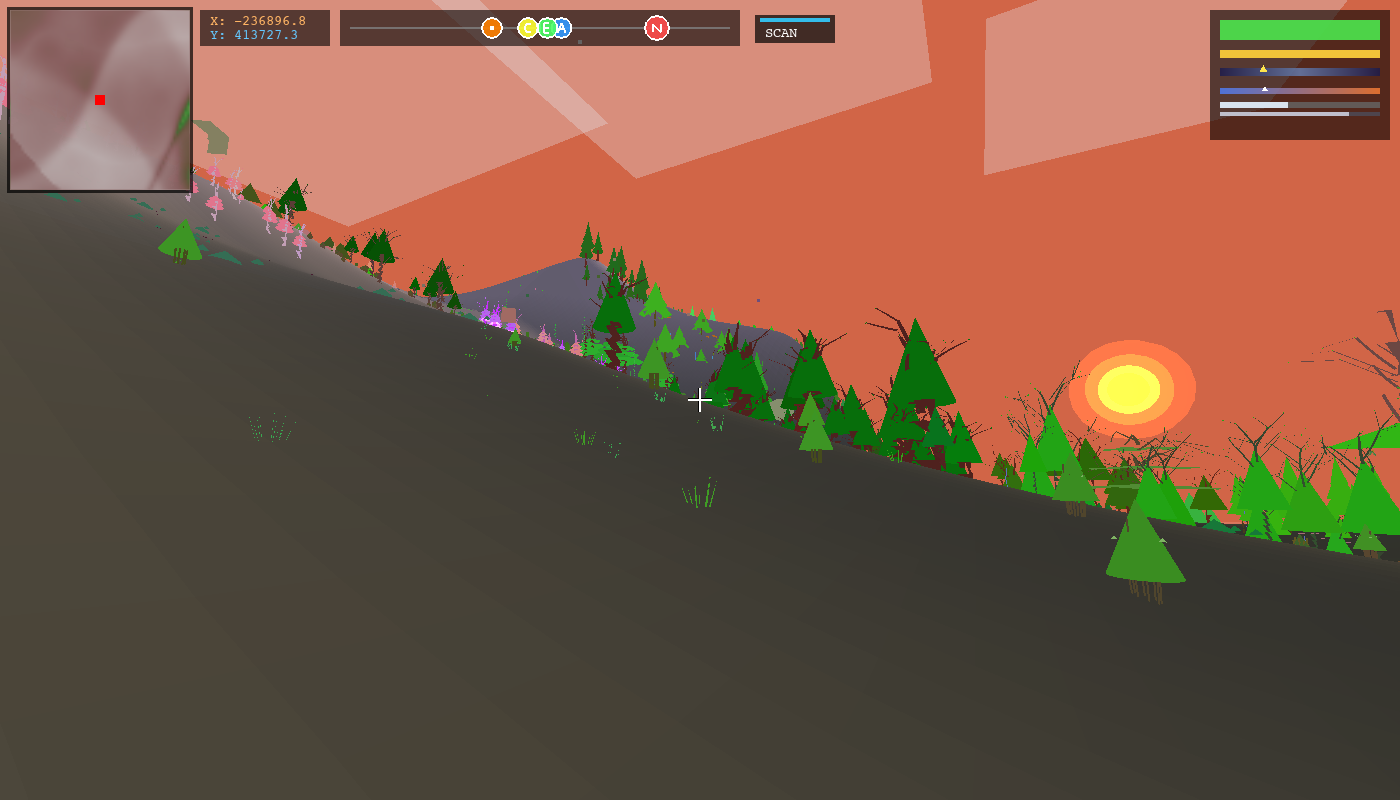Click the white triangle marker on the blue-orange slider
The image size is (1400, 800).
[x=1263, y=87]
